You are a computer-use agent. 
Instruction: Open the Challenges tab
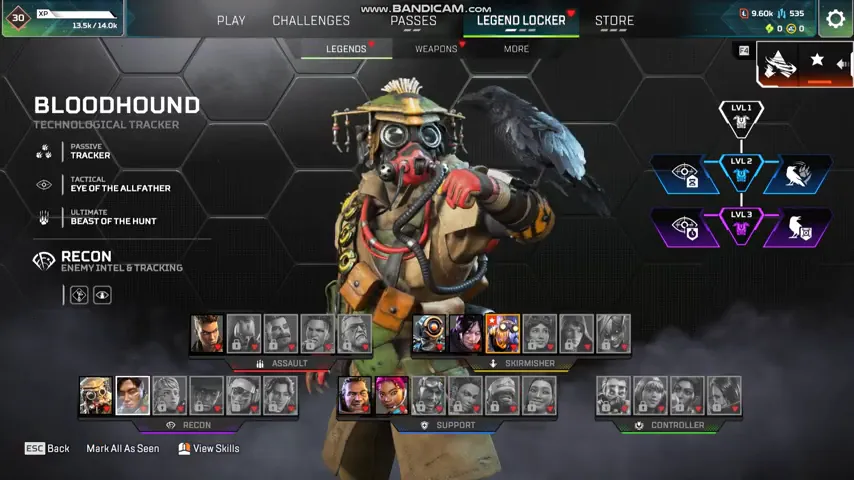pyautogui.click(x=311, y=20)
